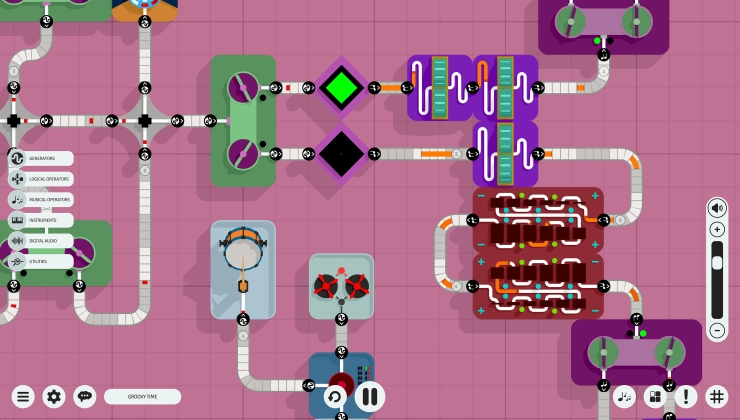Pause the music playback
The image size is (740, 420).
tap(369, 396)
